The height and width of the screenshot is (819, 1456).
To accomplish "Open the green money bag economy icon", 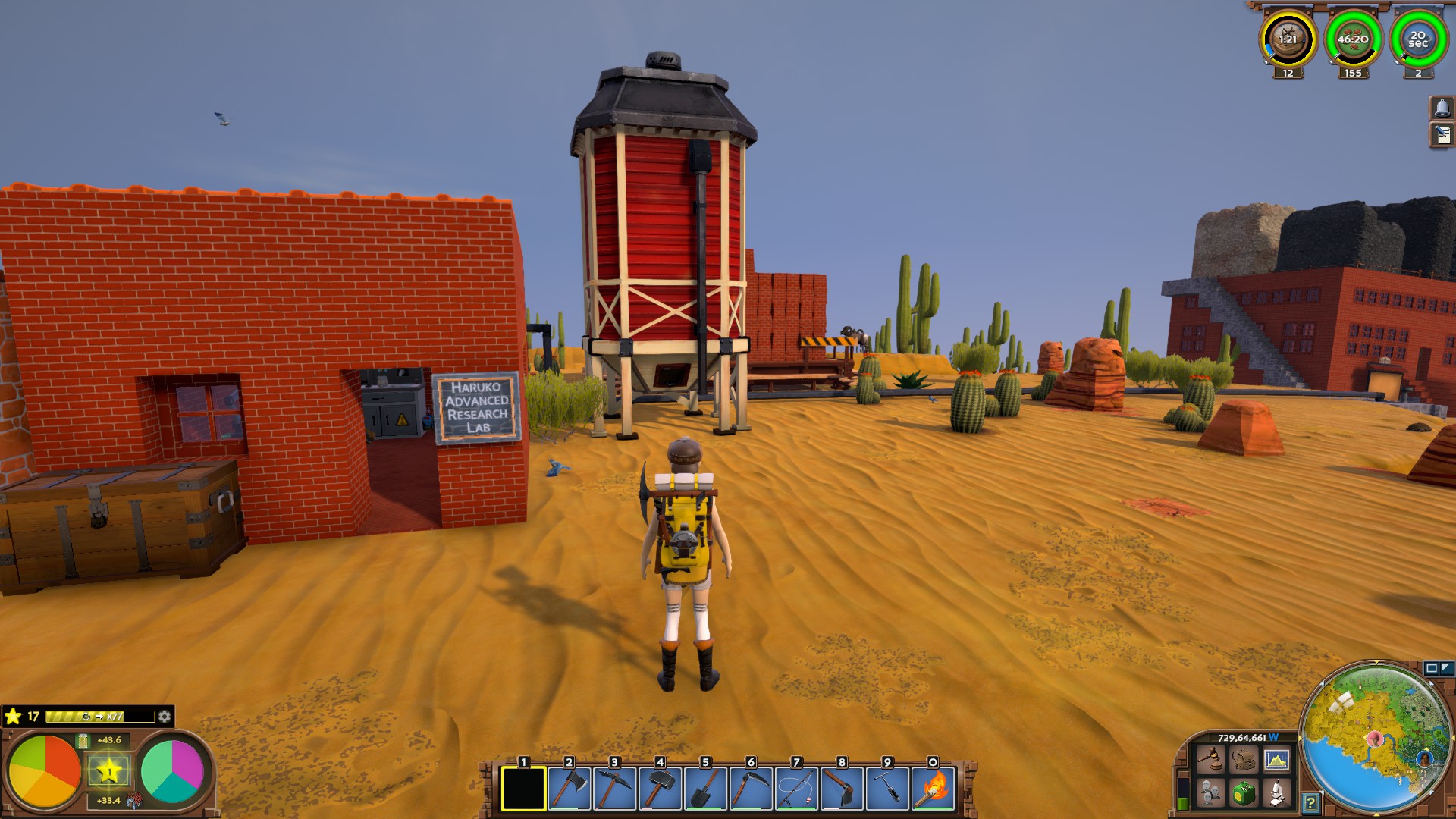I will 1243,793.
